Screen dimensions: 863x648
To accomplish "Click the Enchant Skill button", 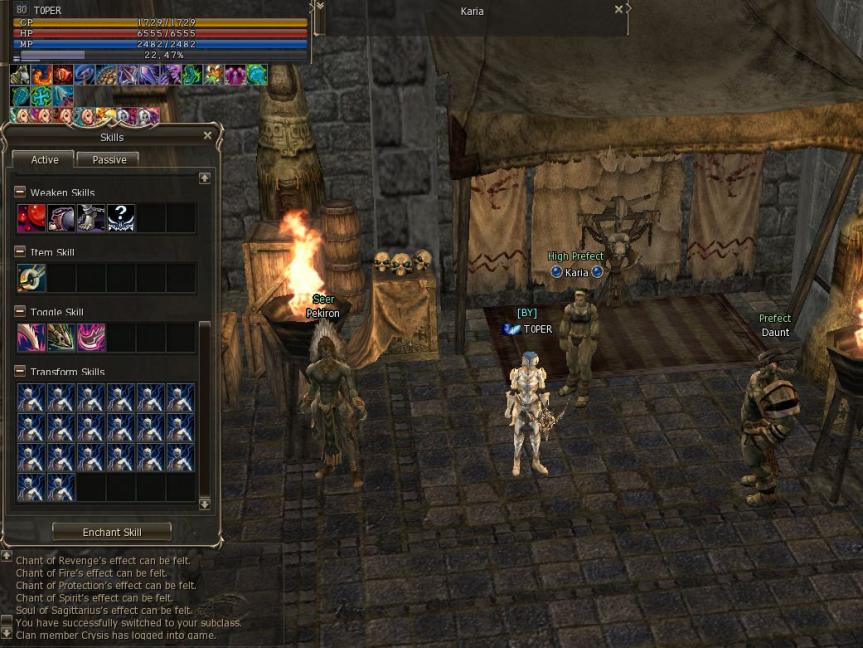I will tap(111, 532).
